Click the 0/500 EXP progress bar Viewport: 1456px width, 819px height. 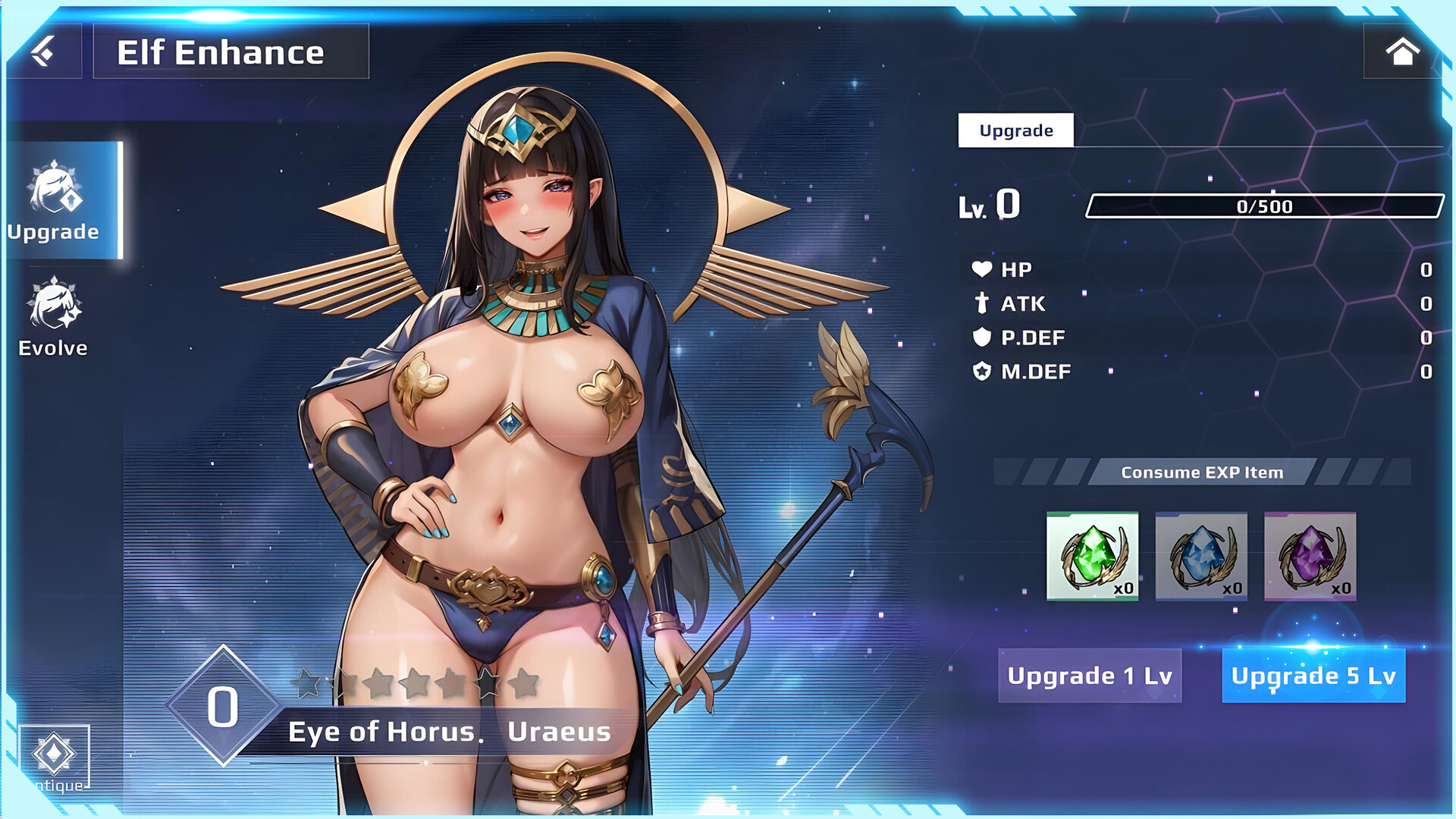[x=1265, y=206]
